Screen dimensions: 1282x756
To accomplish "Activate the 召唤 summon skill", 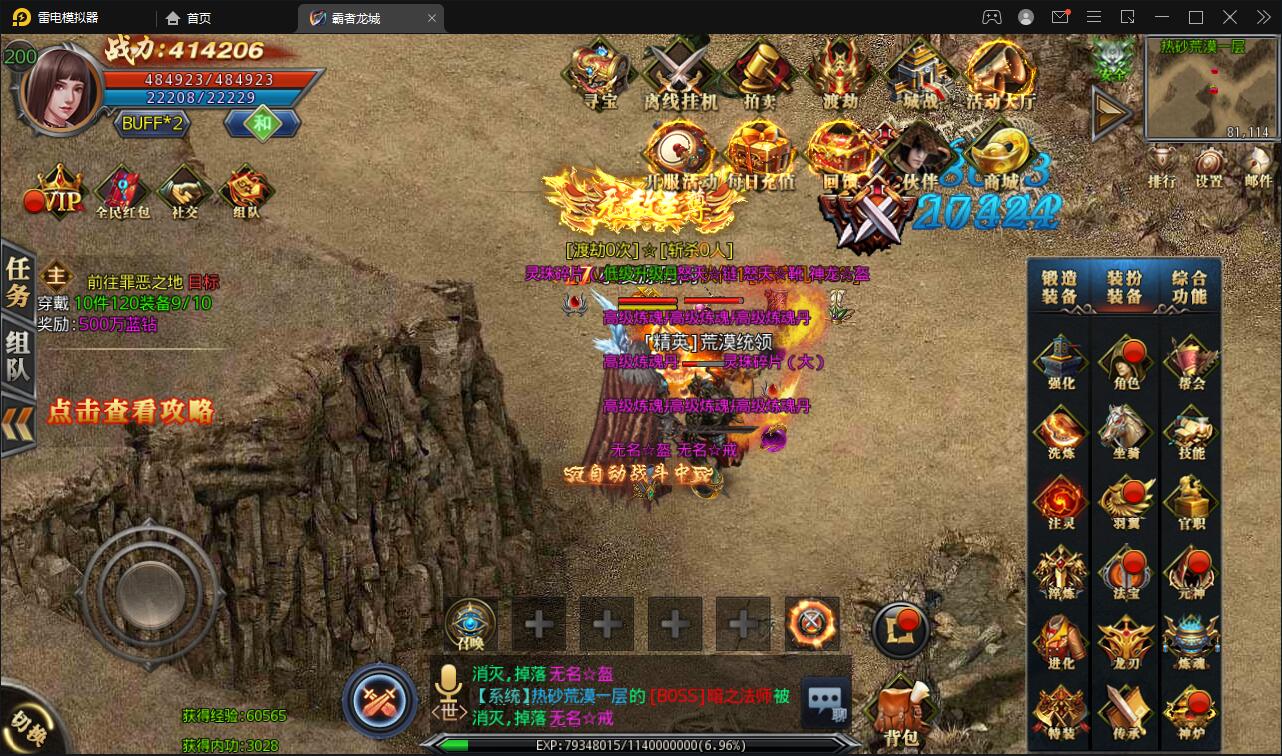I will [471, 624].
